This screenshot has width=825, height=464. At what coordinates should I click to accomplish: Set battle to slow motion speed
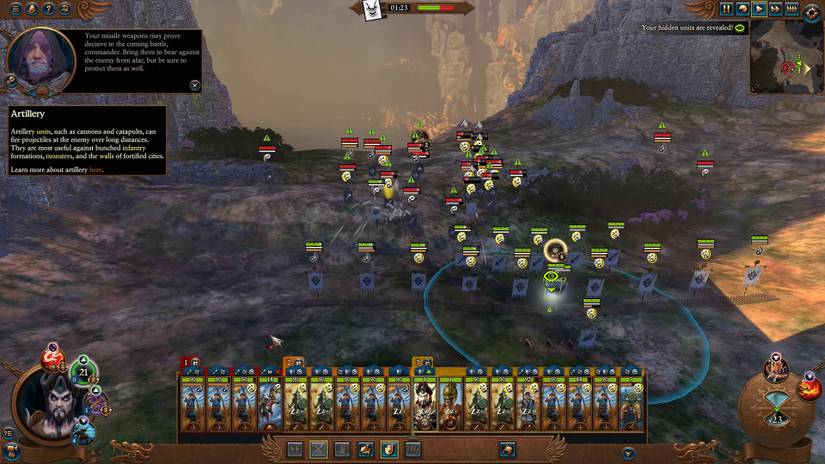tap(743, 9)
